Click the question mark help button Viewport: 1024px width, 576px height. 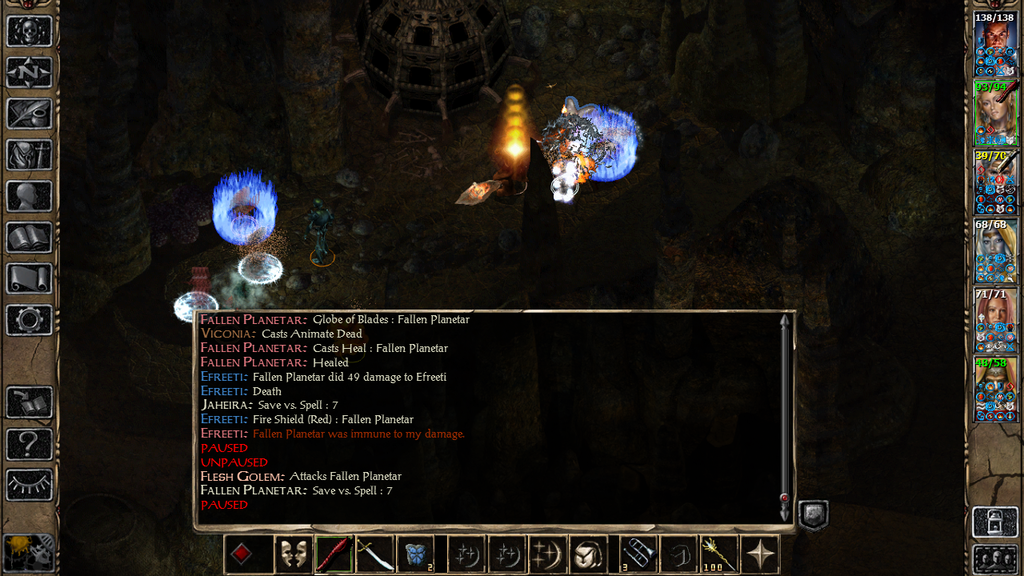29,443
